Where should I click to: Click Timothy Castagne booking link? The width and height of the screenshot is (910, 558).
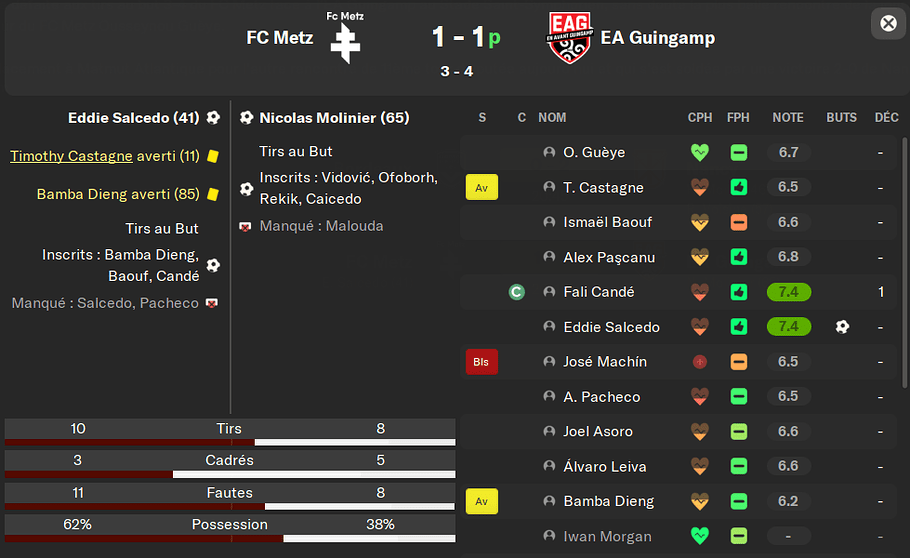(x=71, y=156)
